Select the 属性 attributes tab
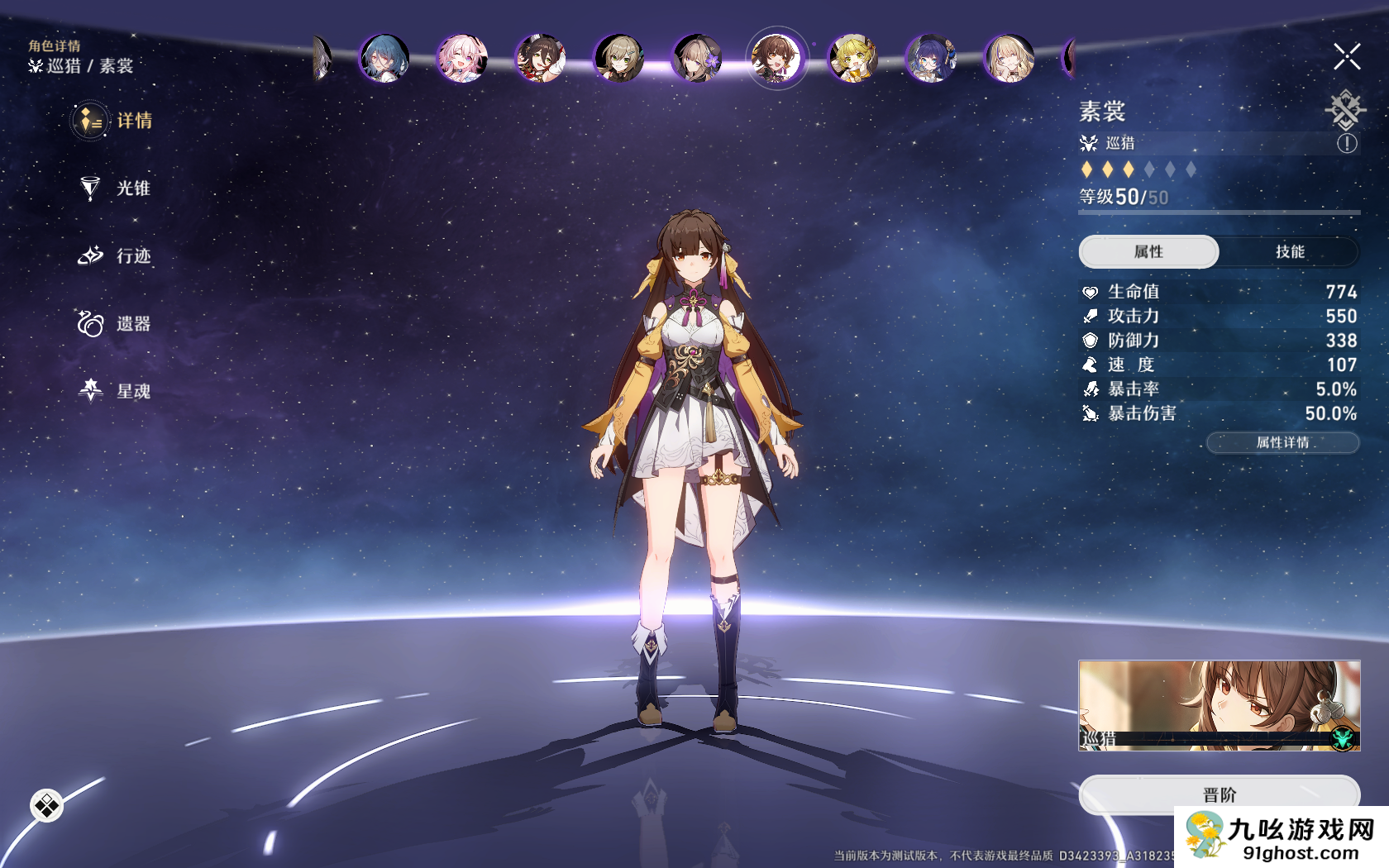The width and height of the screenshot is (1389, 868). click(1148, 252)
